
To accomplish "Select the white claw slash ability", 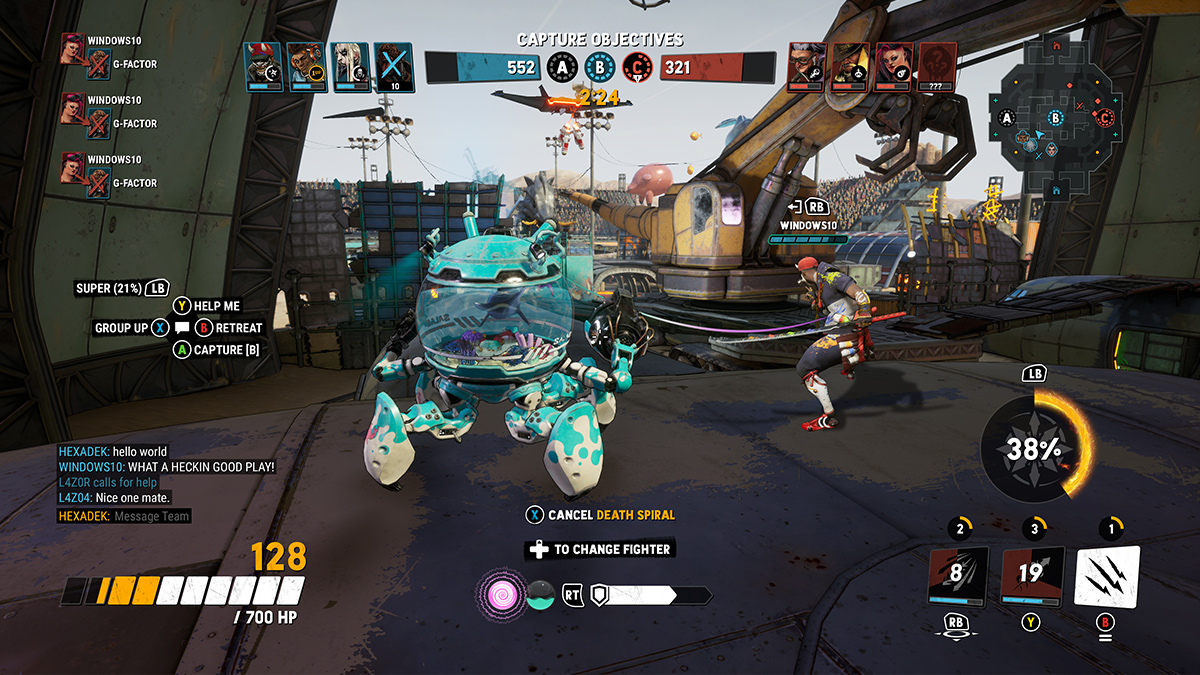I will (1107, 576).
